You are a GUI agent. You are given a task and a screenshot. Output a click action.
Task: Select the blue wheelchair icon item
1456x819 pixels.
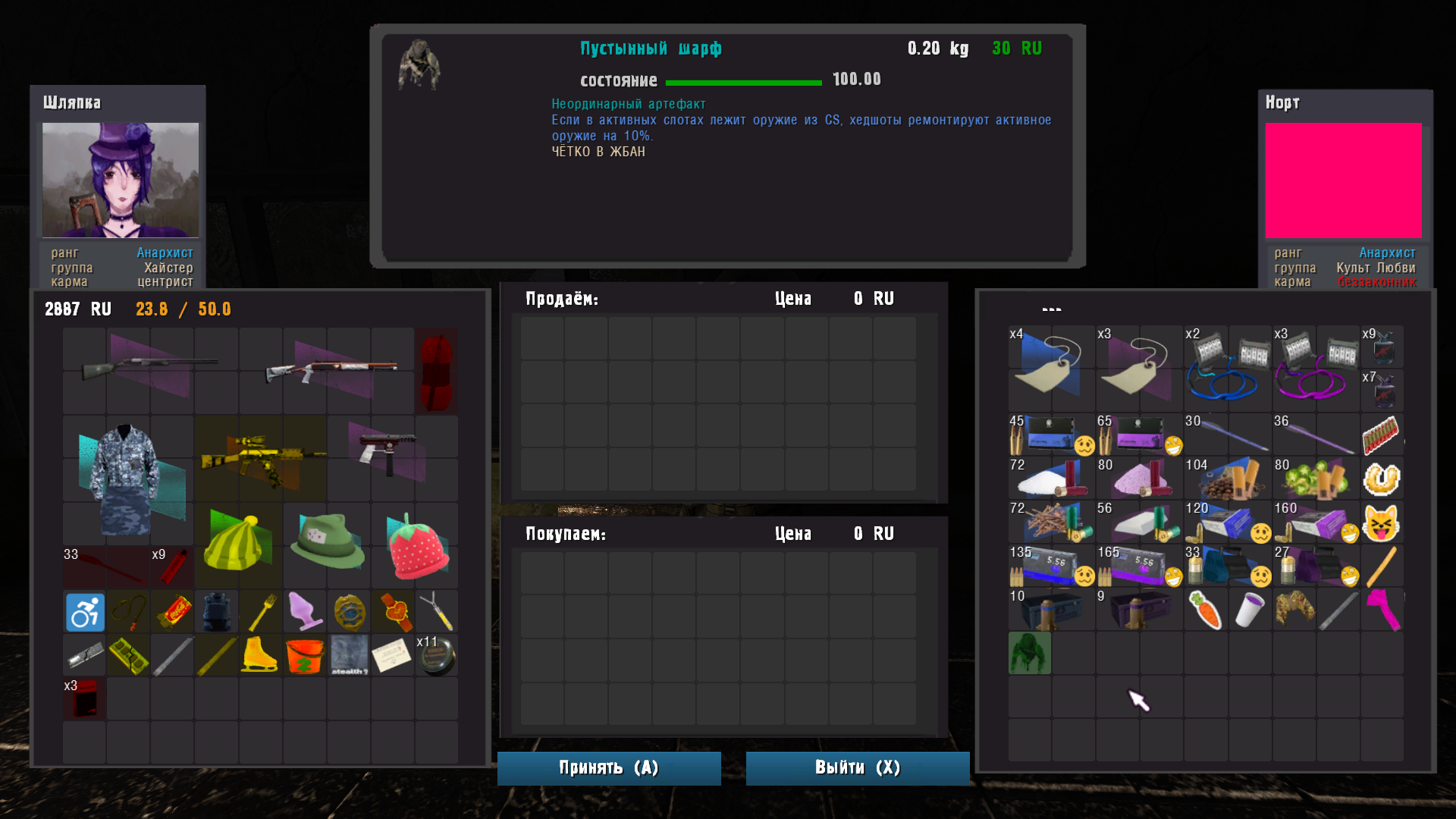point(84,612)
